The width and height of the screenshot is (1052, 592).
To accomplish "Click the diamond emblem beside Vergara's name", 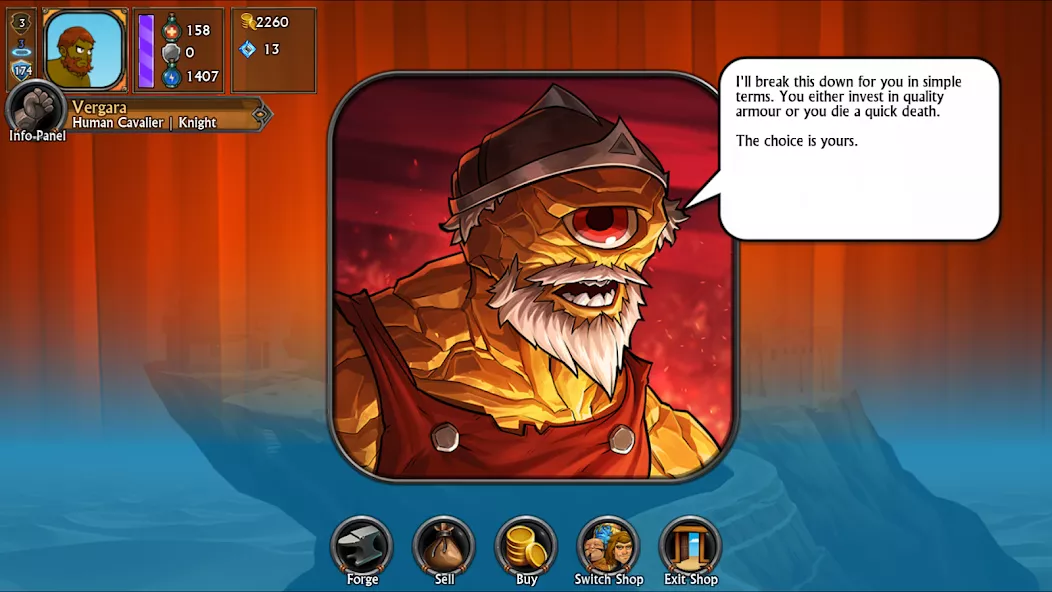I will click(260, 114).
